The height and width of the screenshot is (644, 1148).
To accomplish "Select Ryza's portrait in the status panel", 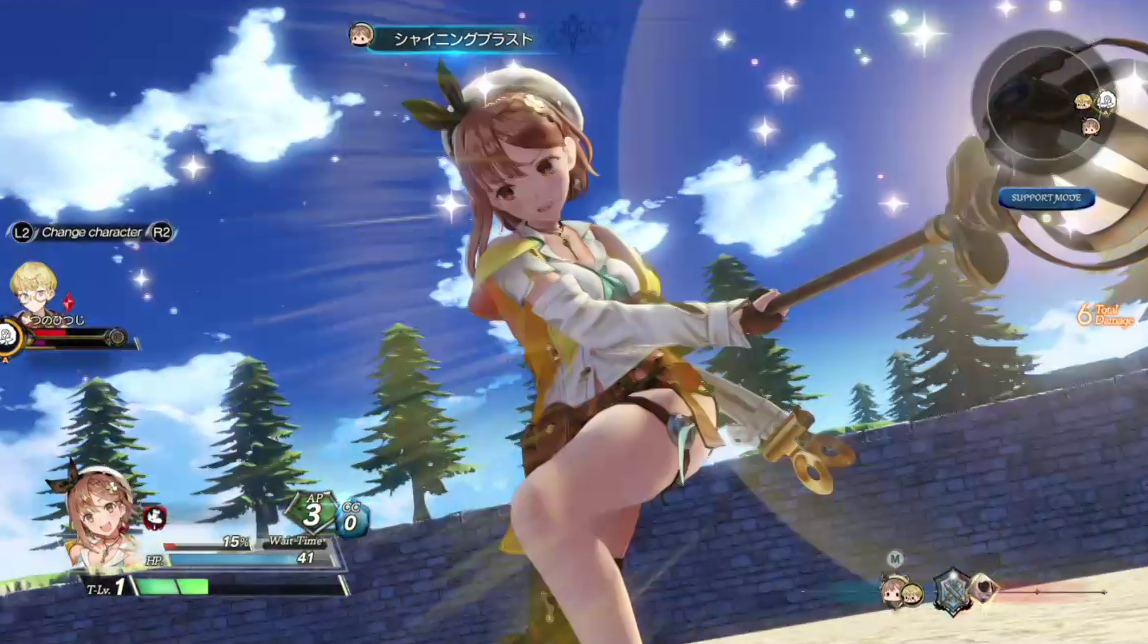I will point(100,510).
